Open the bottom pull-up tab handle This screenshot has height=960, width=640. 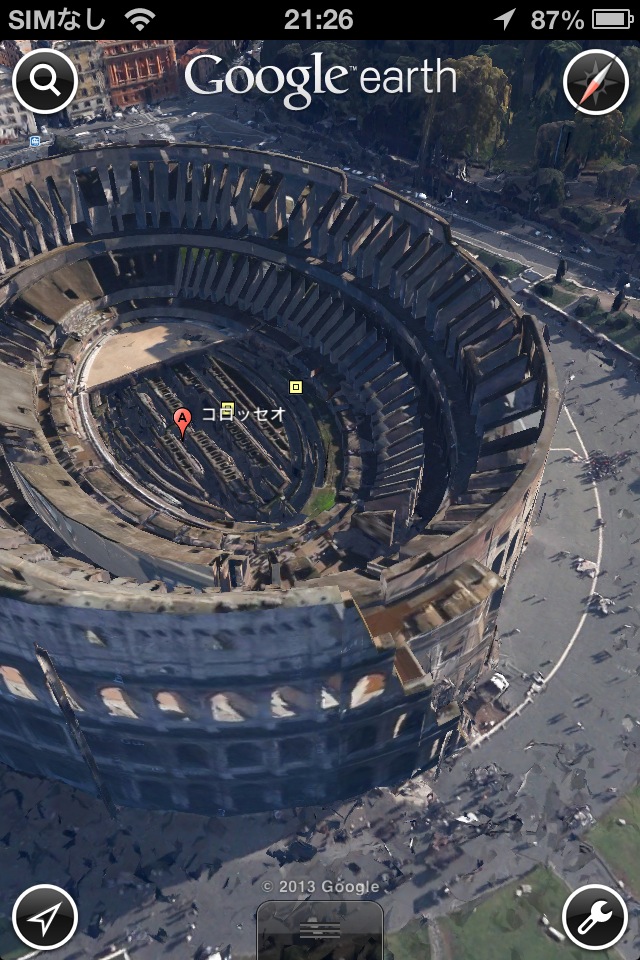tap(320, 930)
